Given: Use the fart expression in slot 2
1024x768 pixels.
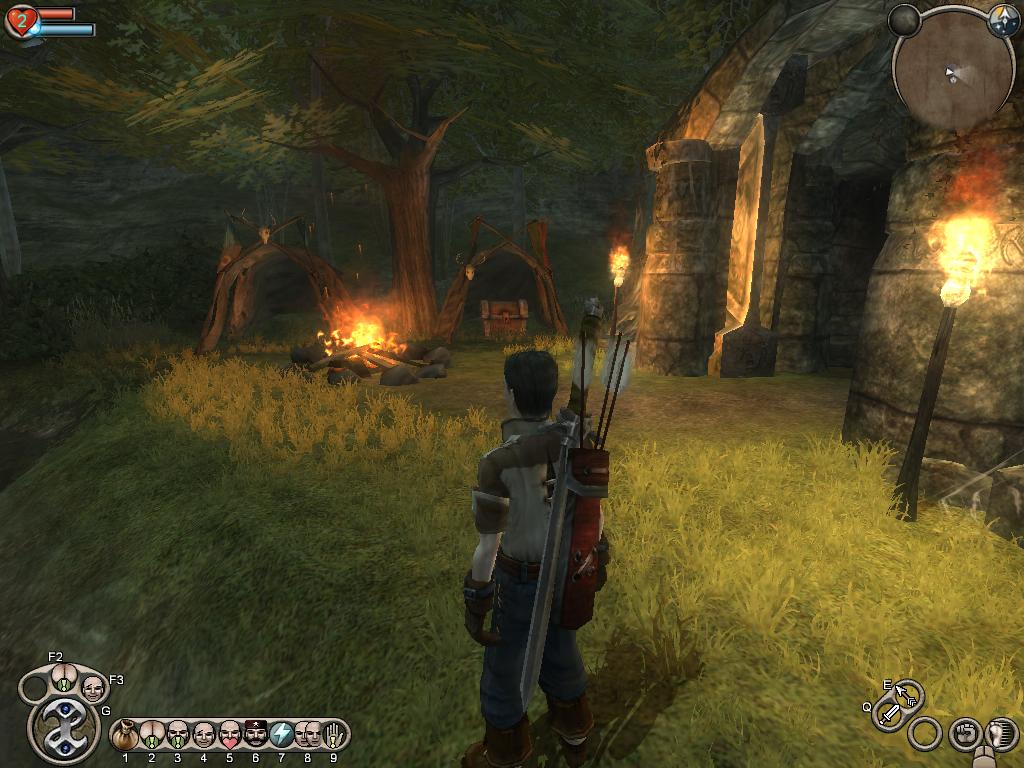Looking at the screenshot, I should click(151, 735).
